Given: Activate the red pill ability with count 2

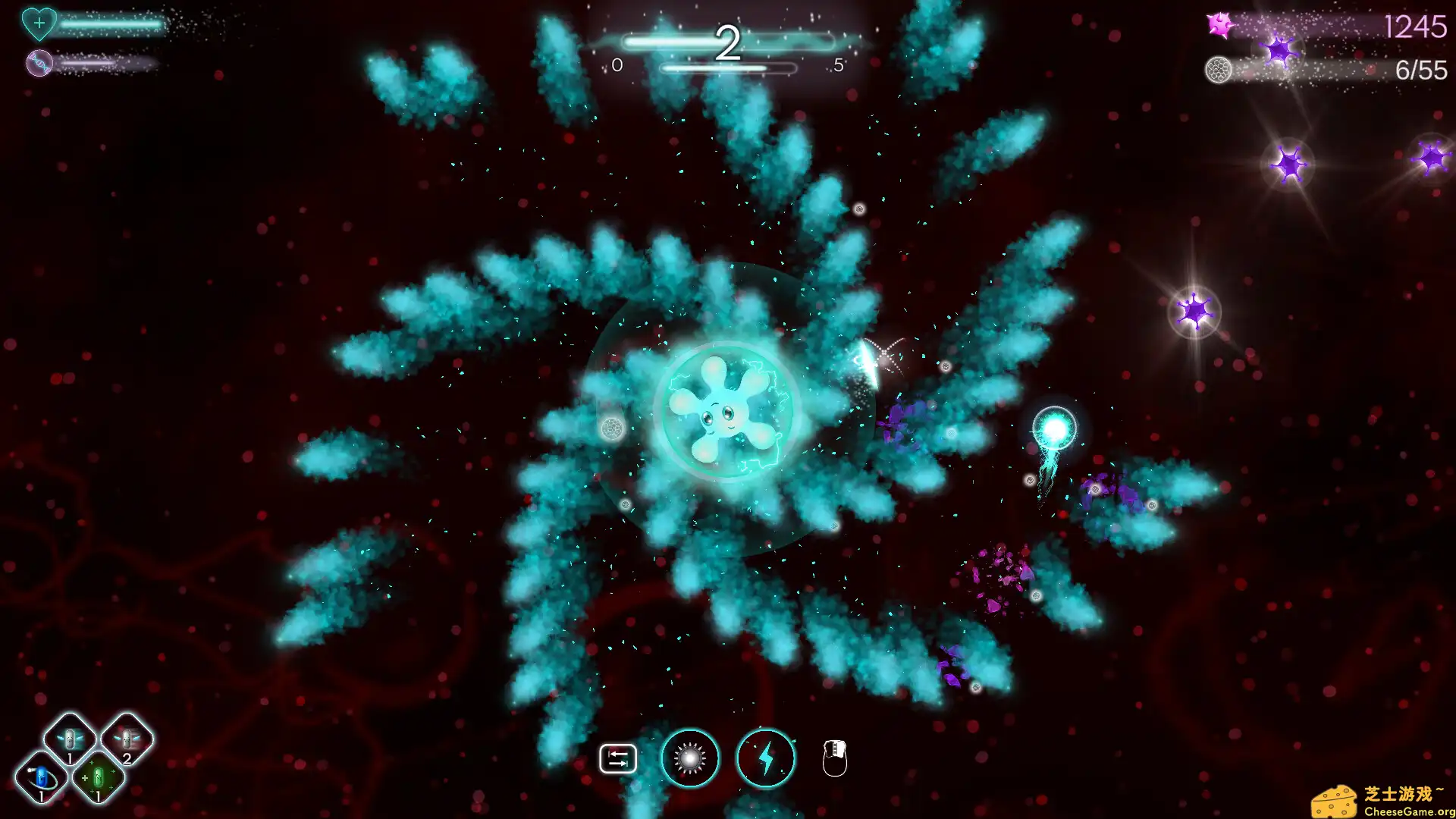Looking at the screenshot, I should click(x=129, y=737).
